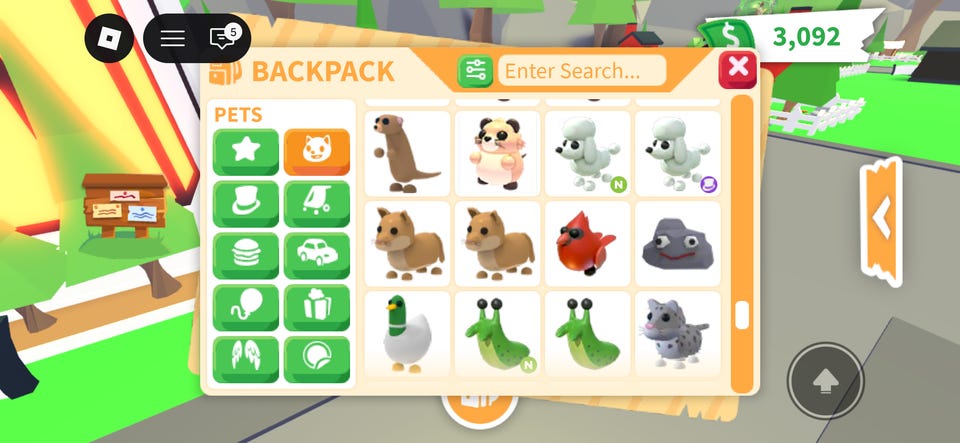Choose the grey pet rock

(677, 243)
